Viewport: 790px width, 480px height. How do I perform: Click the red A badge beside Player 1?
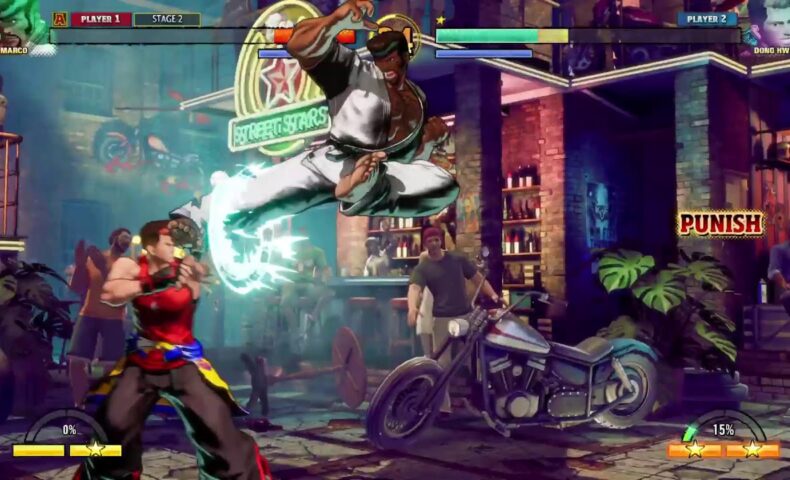[x=60, y=18]
